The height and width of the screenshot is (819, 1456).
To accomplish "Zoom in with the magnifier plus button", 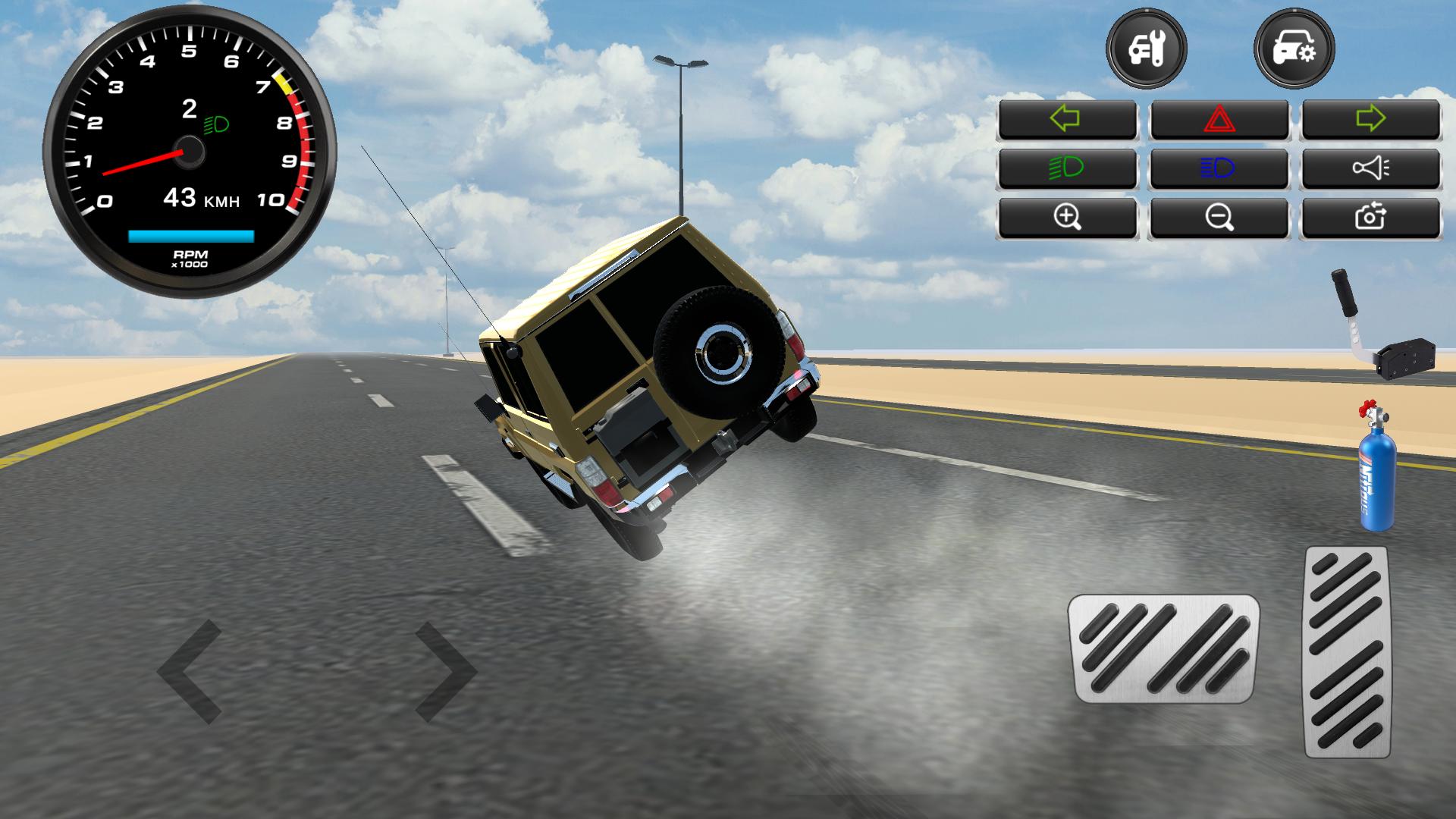I will [1067, 218].
